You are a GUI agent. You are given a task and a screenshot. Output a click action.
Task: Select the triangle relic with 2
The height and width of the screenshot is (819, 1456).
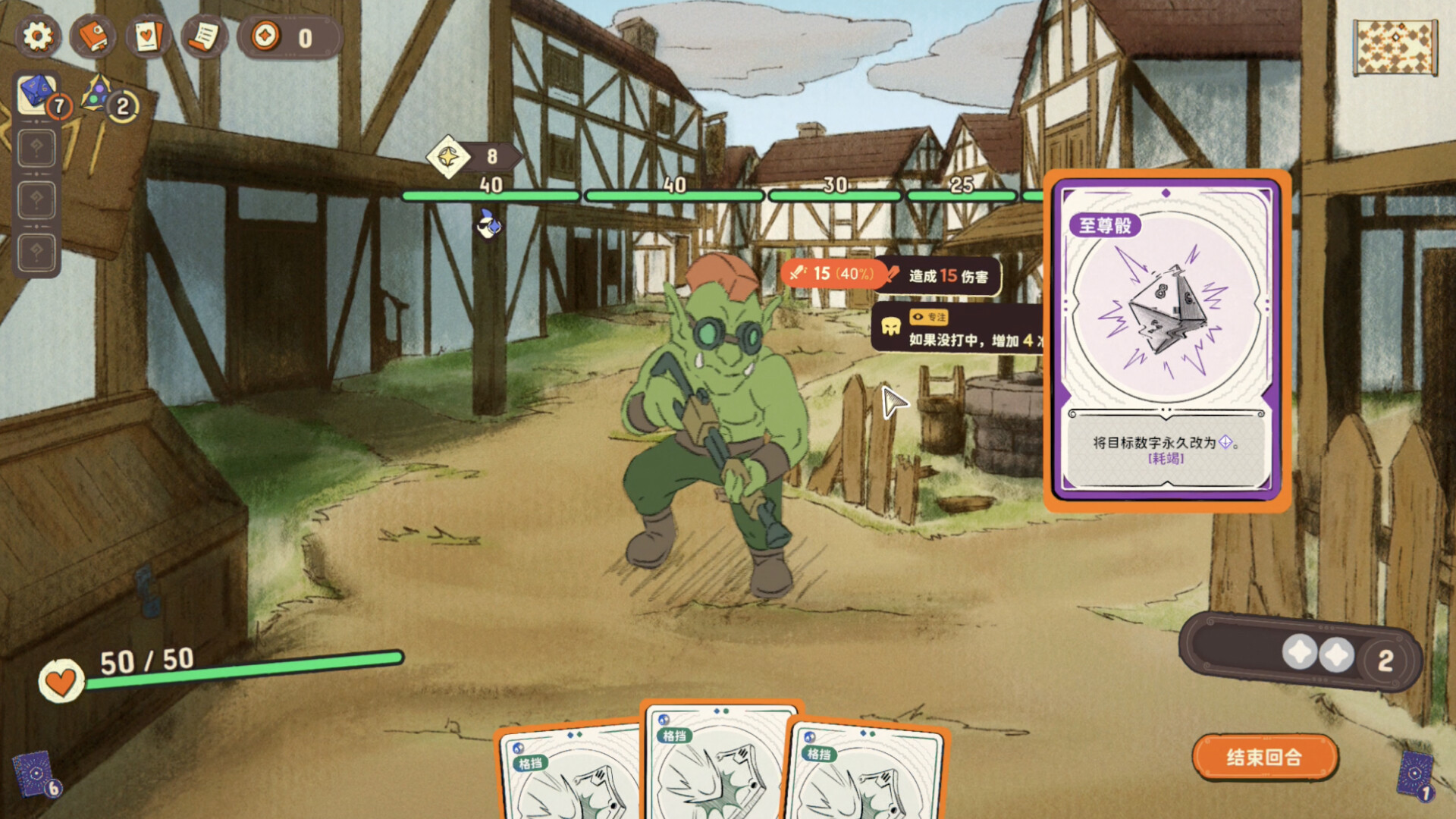[99, 94]
